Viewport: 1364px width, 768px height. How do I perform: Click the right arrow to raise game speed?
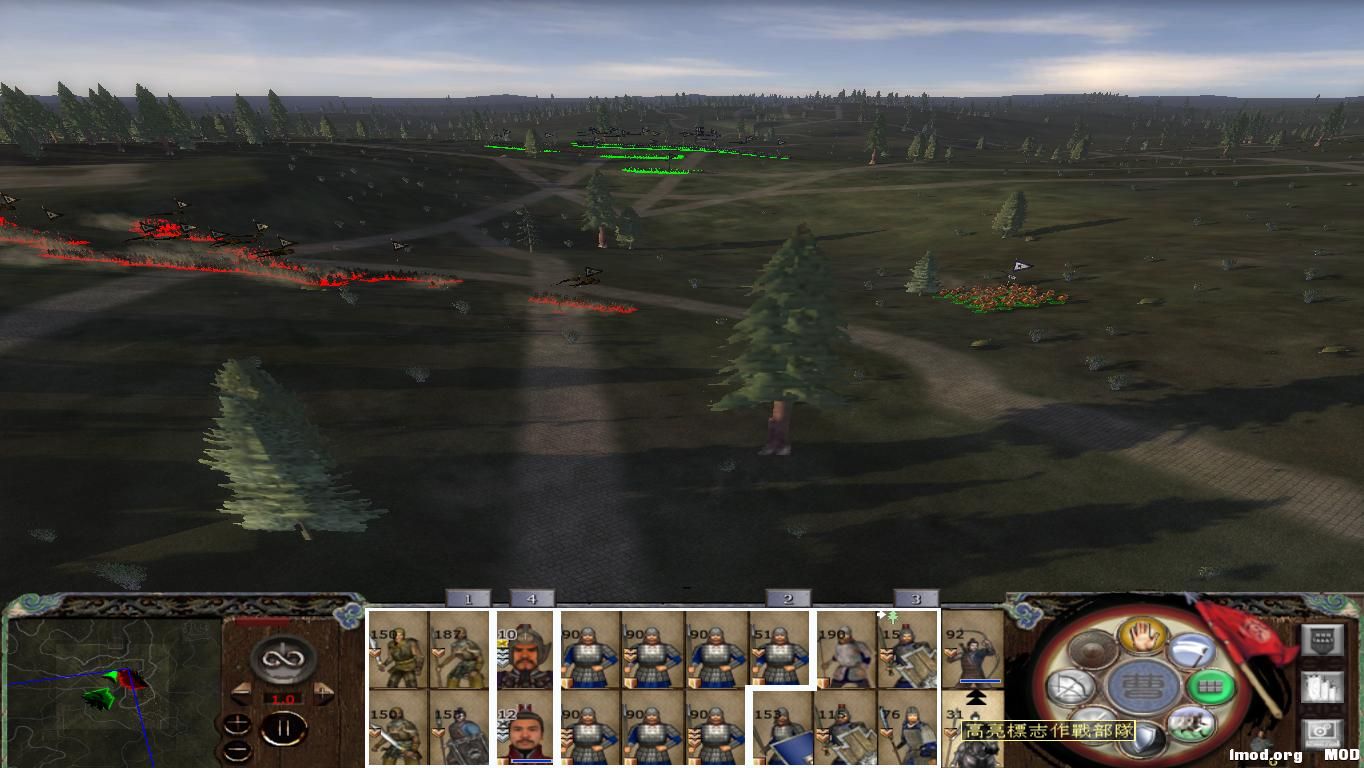click(323, 692)
